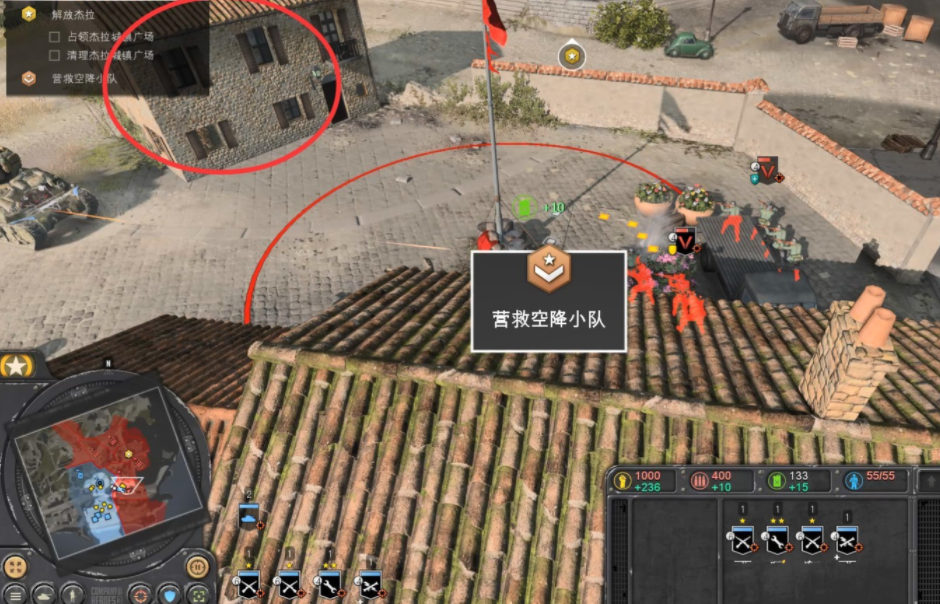Viewport: 940px width, 604px height.
Task: Click the tactical minimap
Action: point(98,472)
